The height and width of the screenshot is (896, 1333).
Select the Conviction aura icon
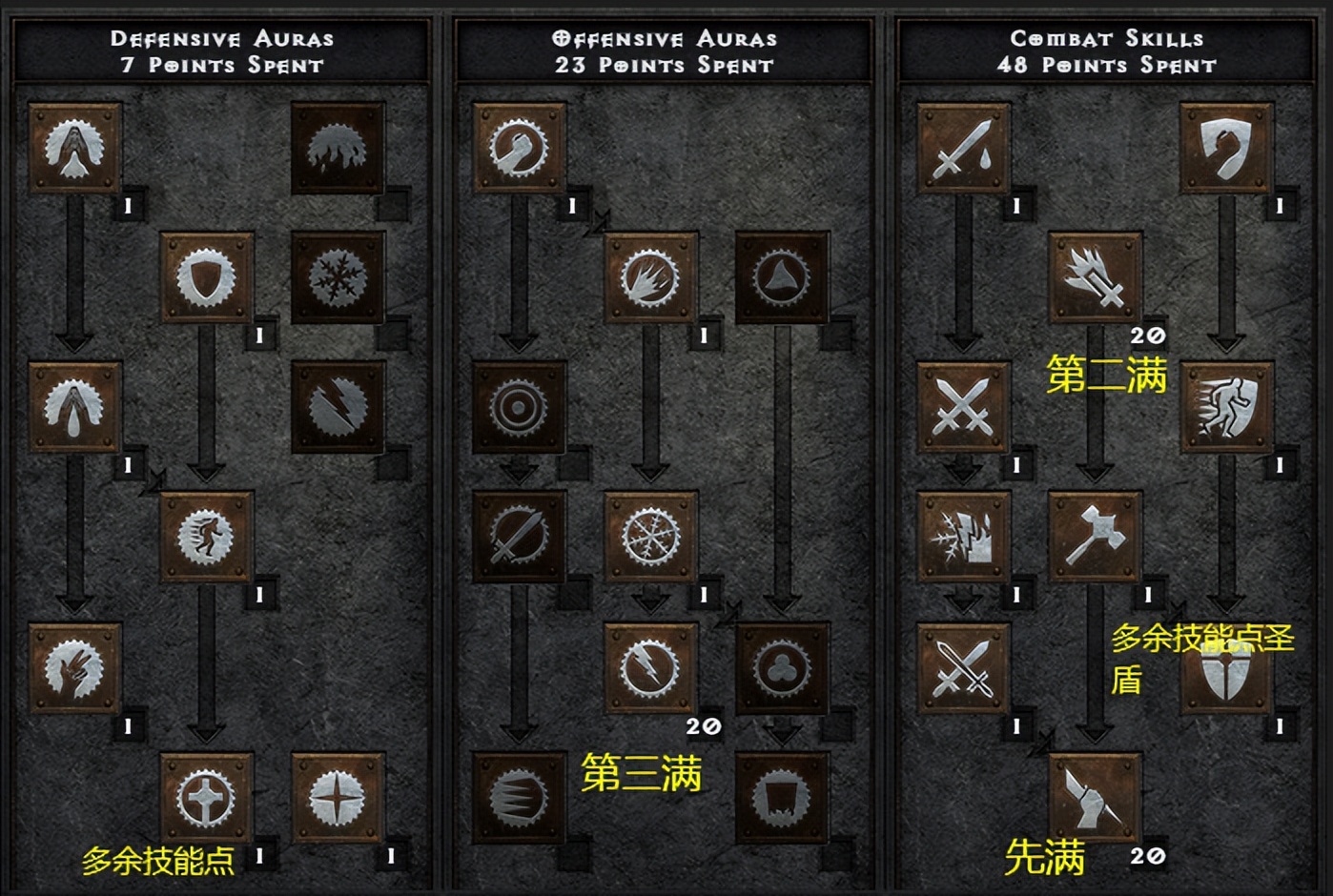click(x=782, y=798)
